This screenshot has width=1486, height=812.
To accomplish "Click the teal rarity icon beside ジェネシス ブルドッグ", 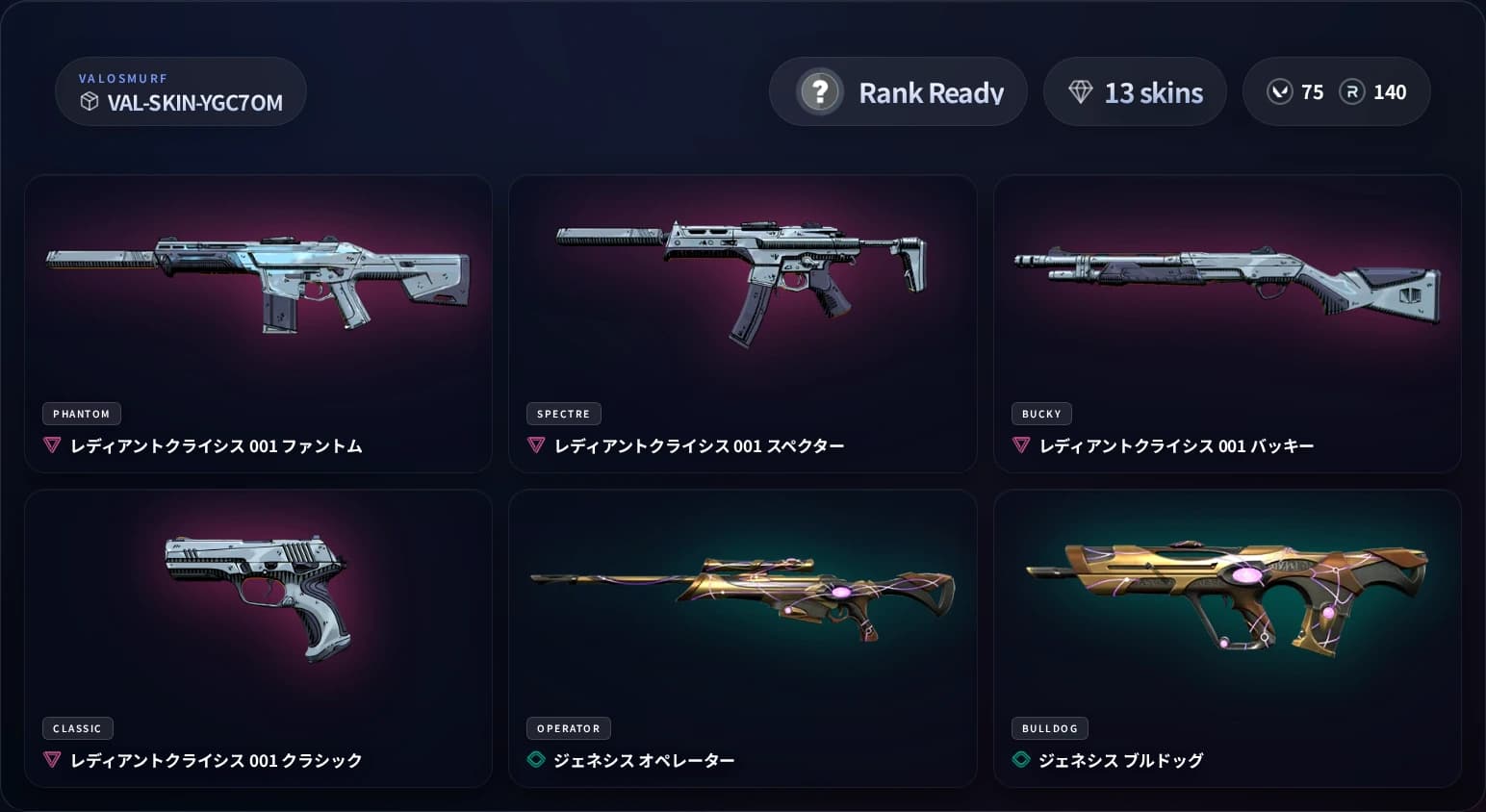I will click(1023, 759).
